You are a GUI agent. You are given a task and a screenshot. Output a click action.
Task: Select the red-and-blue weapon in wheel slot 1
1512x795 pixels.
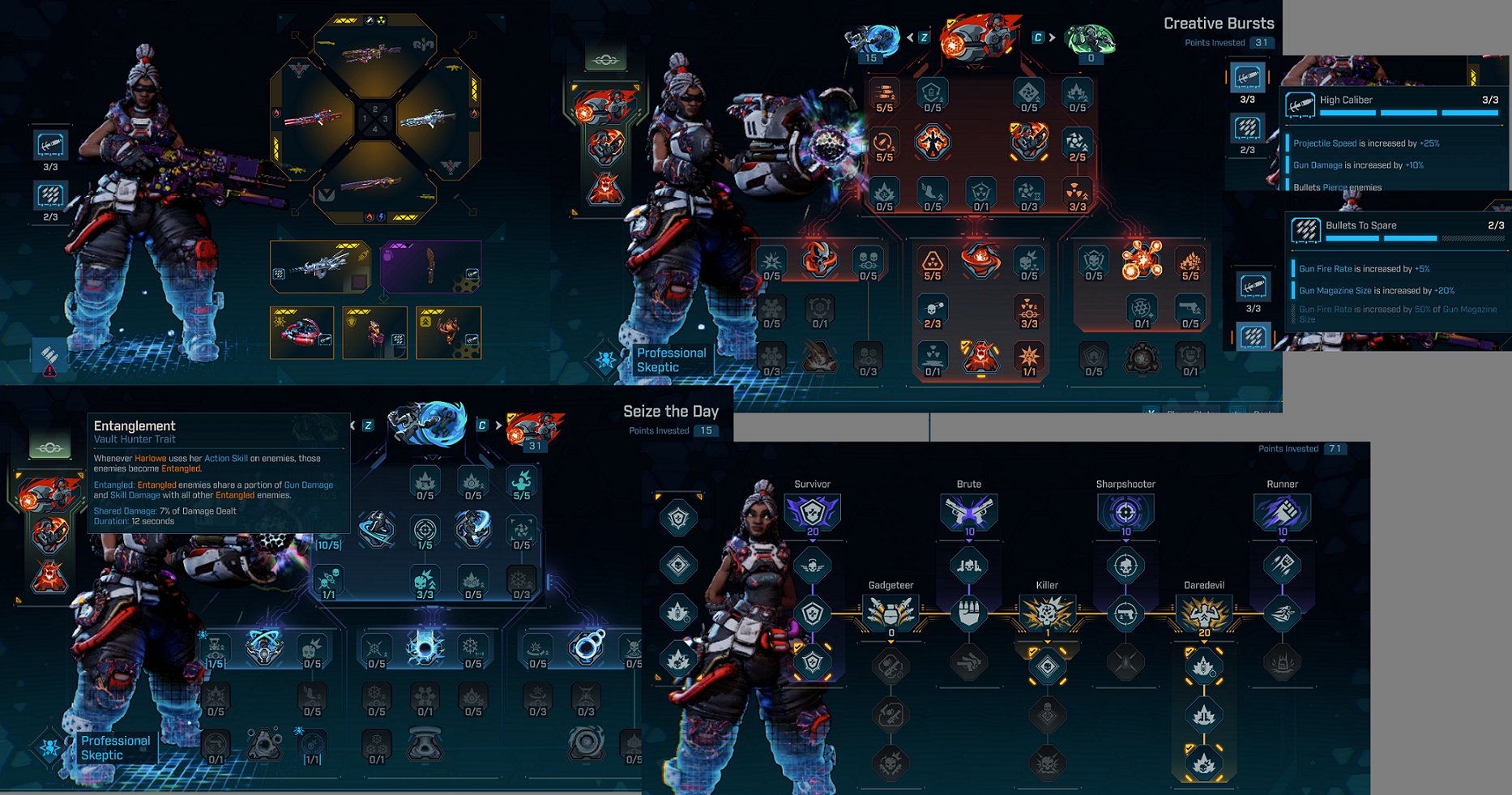pos(310,119)
